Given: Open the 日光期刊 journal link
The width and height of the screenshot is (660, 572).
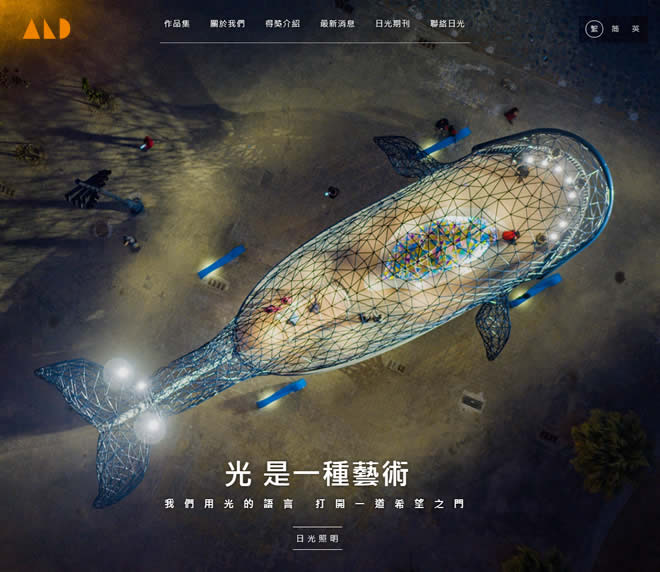Looking at the screenshot, I should [392, 23].
